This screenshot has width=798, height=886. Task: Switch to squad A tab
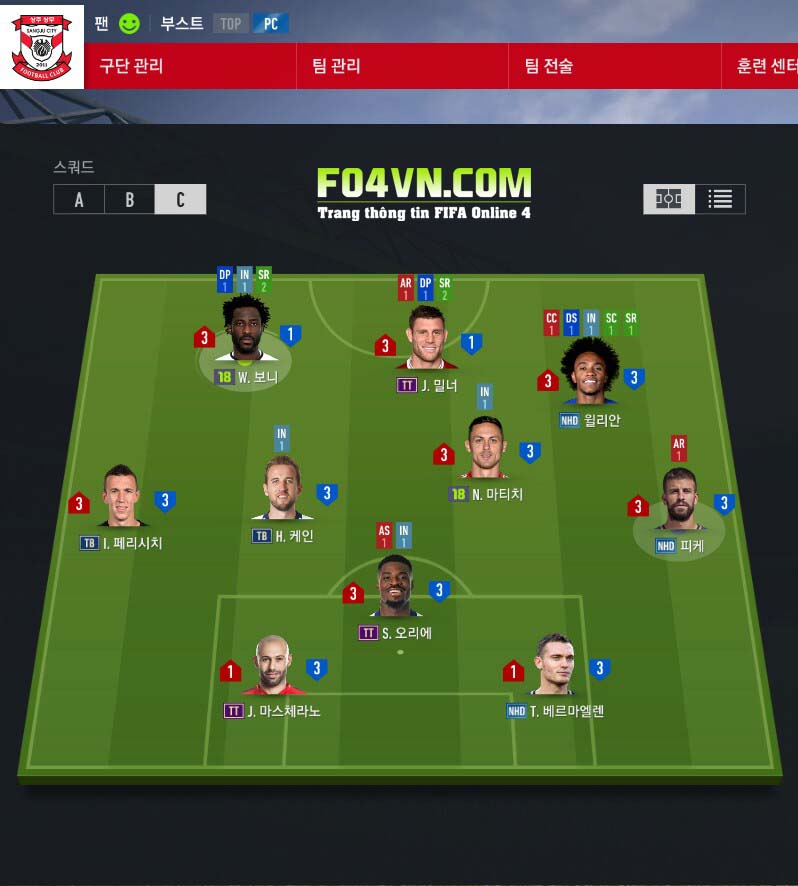pos(79,200)
